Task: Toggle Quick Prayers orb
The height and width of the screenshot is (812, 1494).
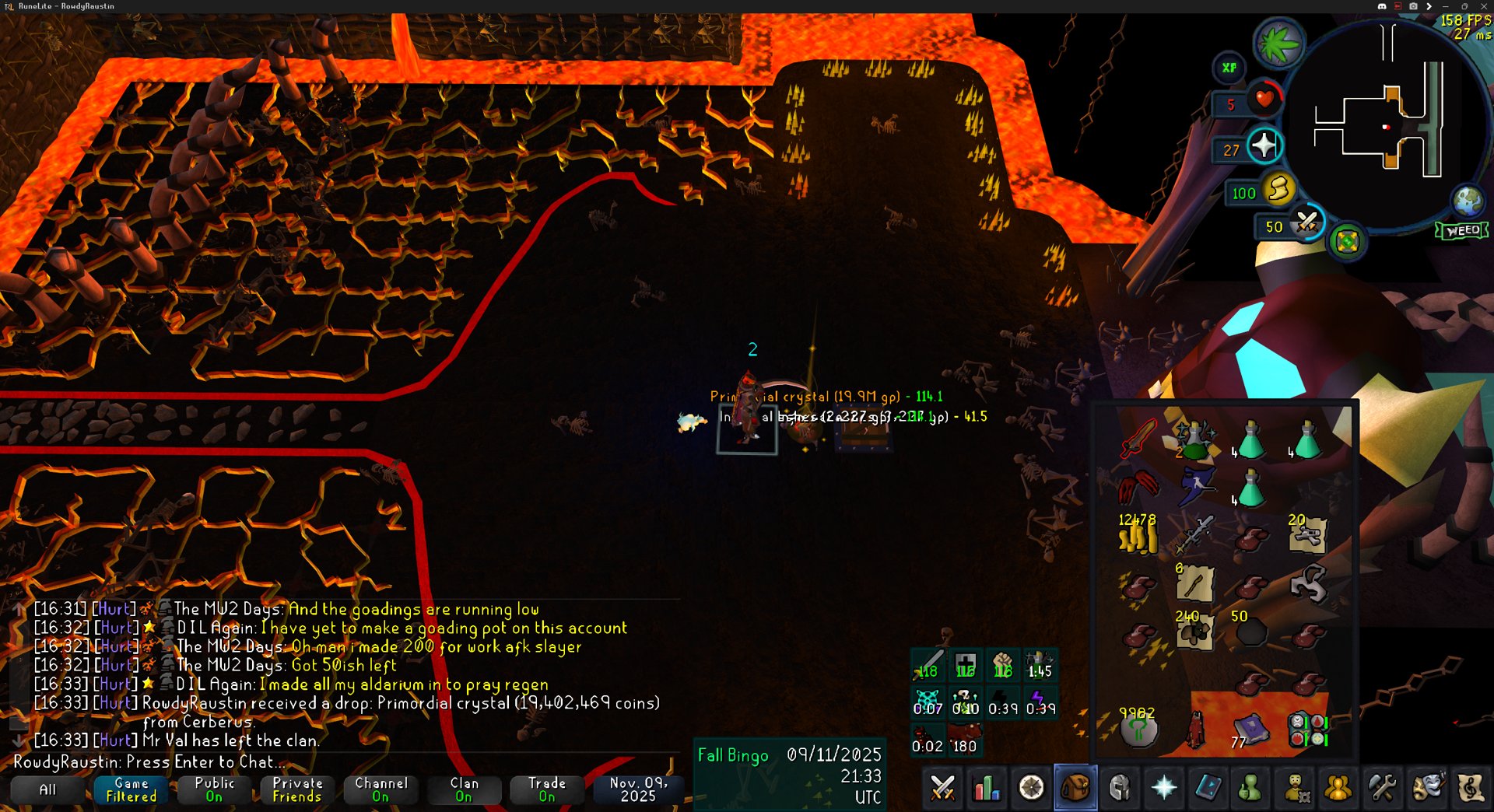Action: 1263,145
